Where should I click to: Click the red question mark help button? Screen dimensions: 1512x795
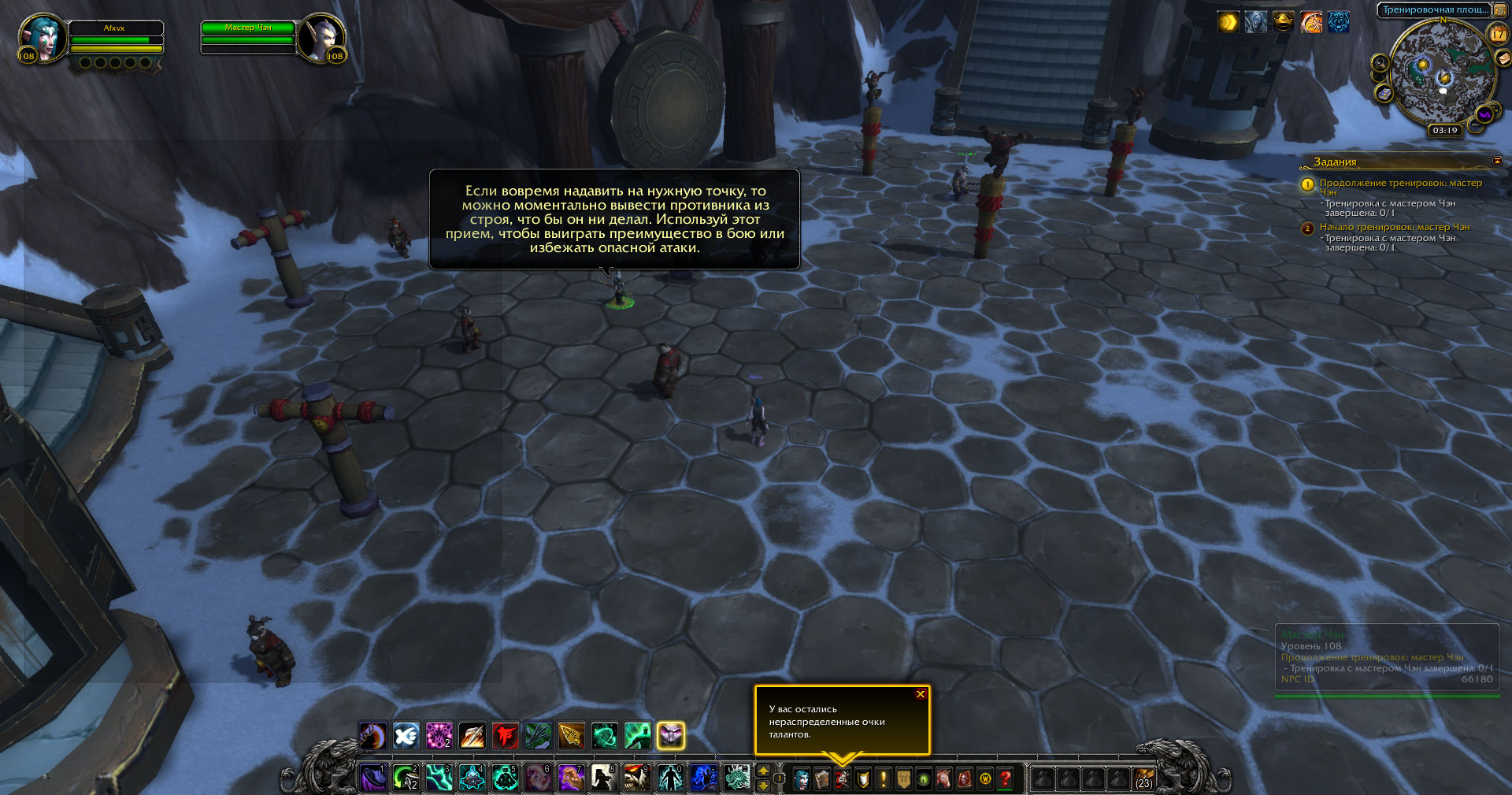click(1006, 779)
